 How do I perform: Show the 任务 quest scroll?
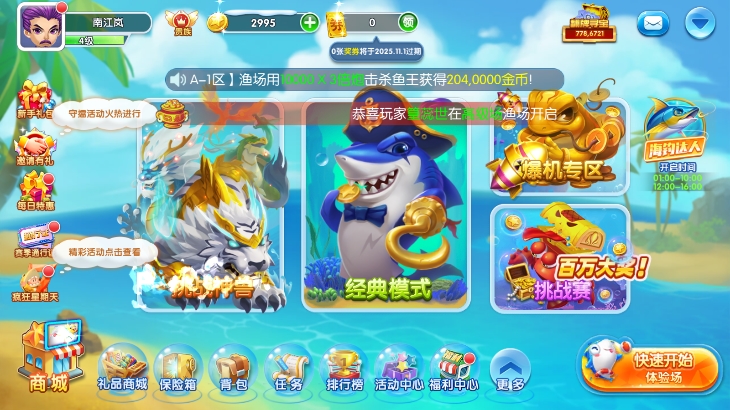[288, 365]
